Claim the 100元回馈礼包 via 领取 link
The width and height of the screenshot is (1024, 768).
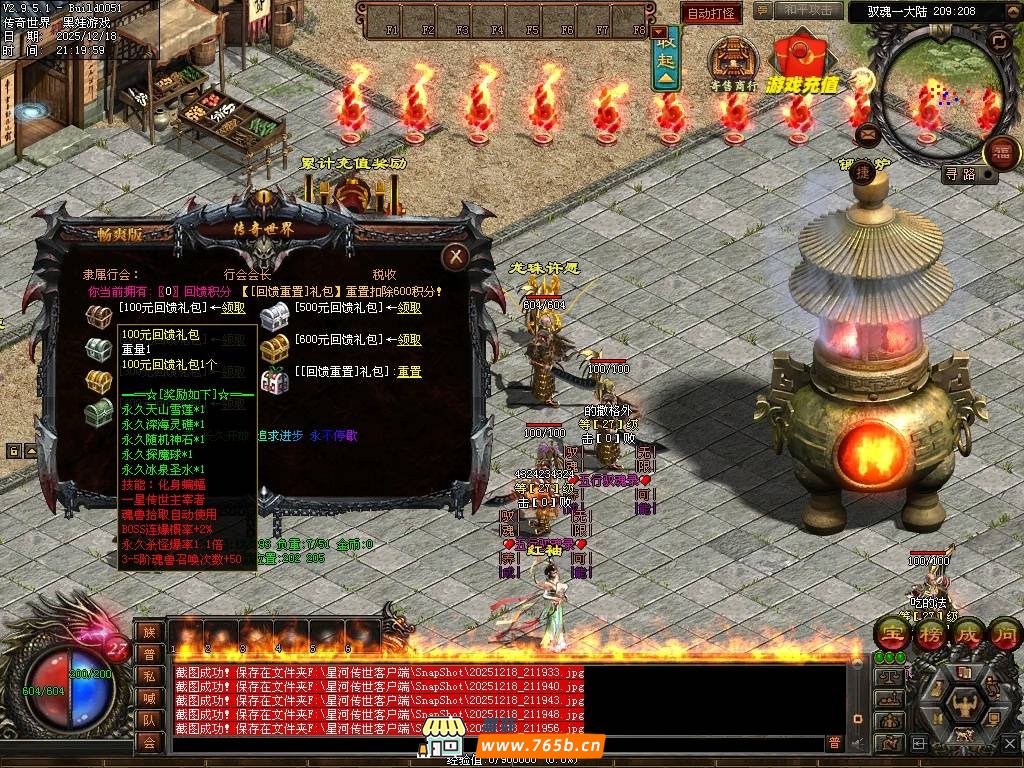coord(234,308)
